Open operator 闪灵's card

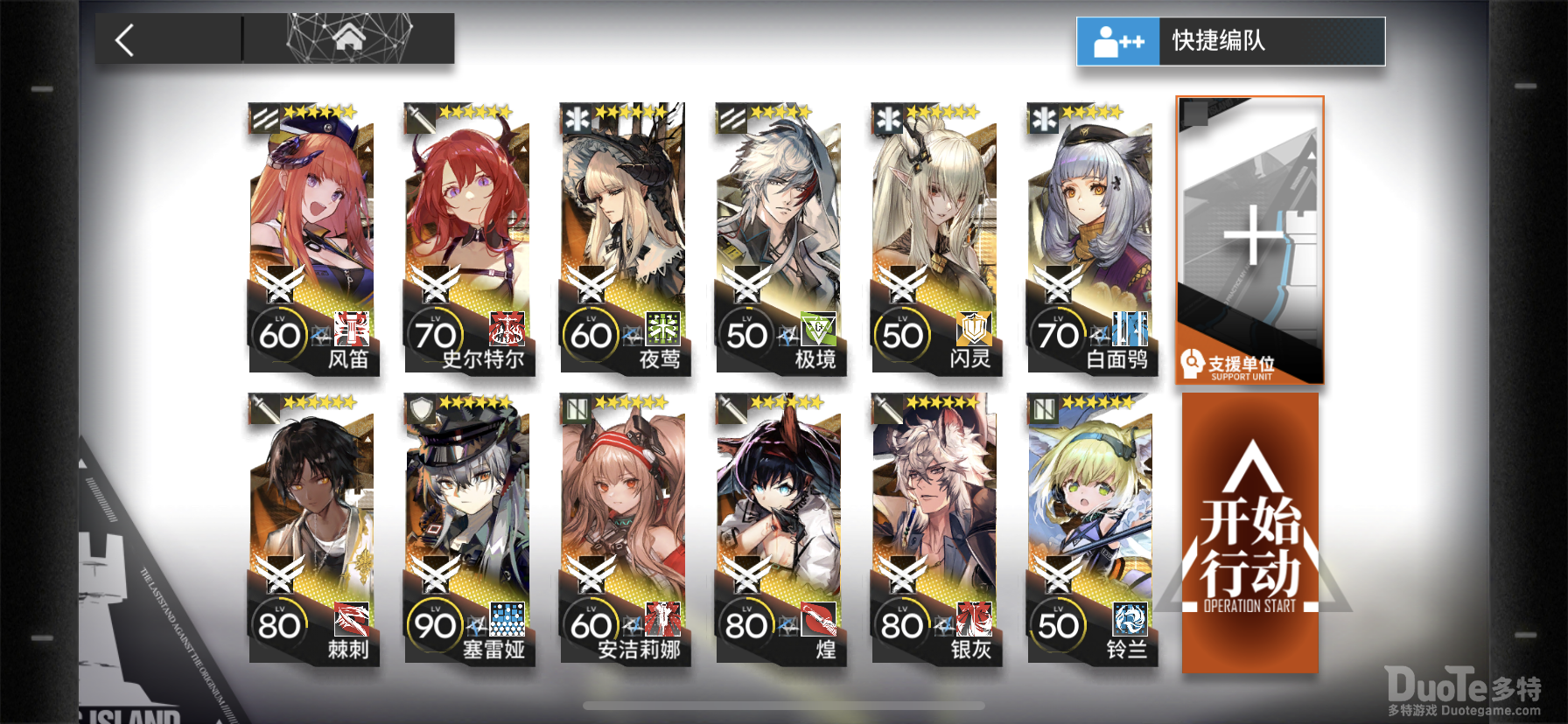click(935, 238)
